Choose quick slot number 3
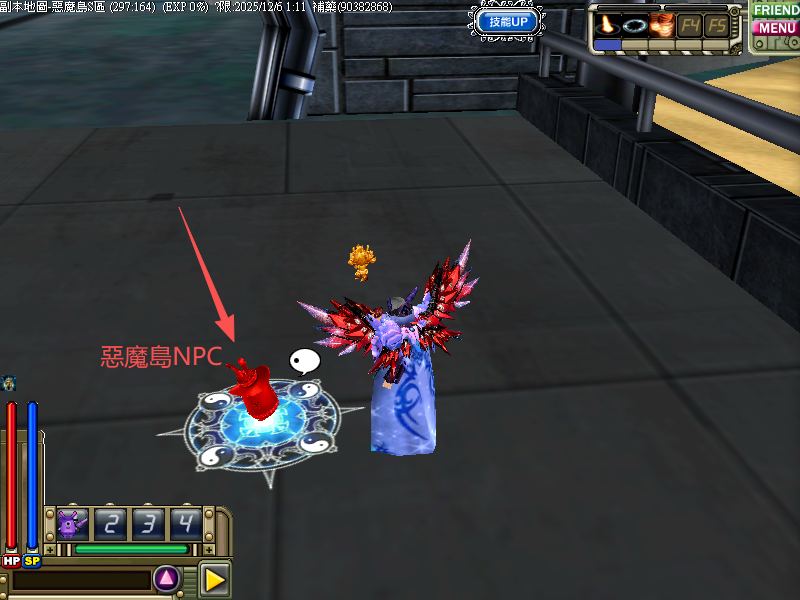Screen dimensions: 800x600 coord(149,523)
